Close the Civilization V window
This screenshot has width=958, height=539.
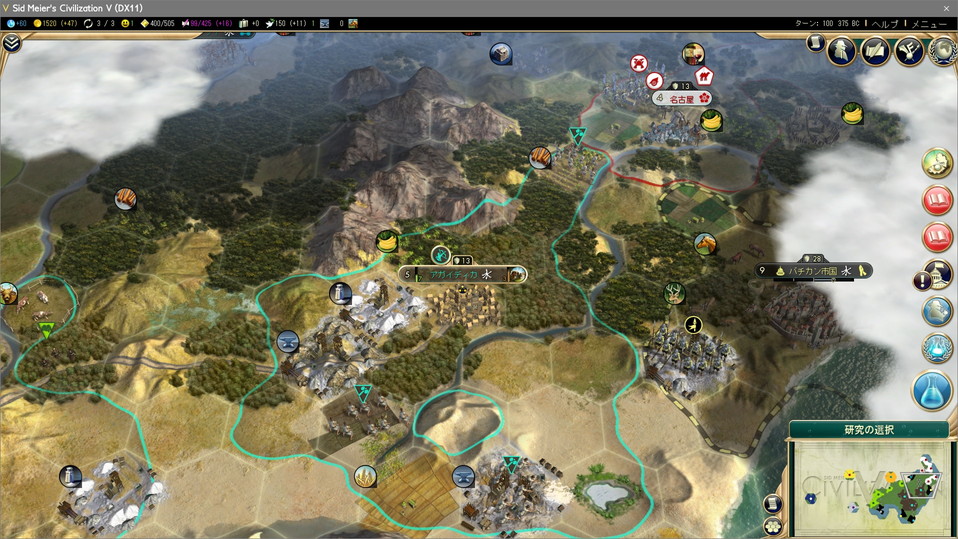tap(945, 8)
